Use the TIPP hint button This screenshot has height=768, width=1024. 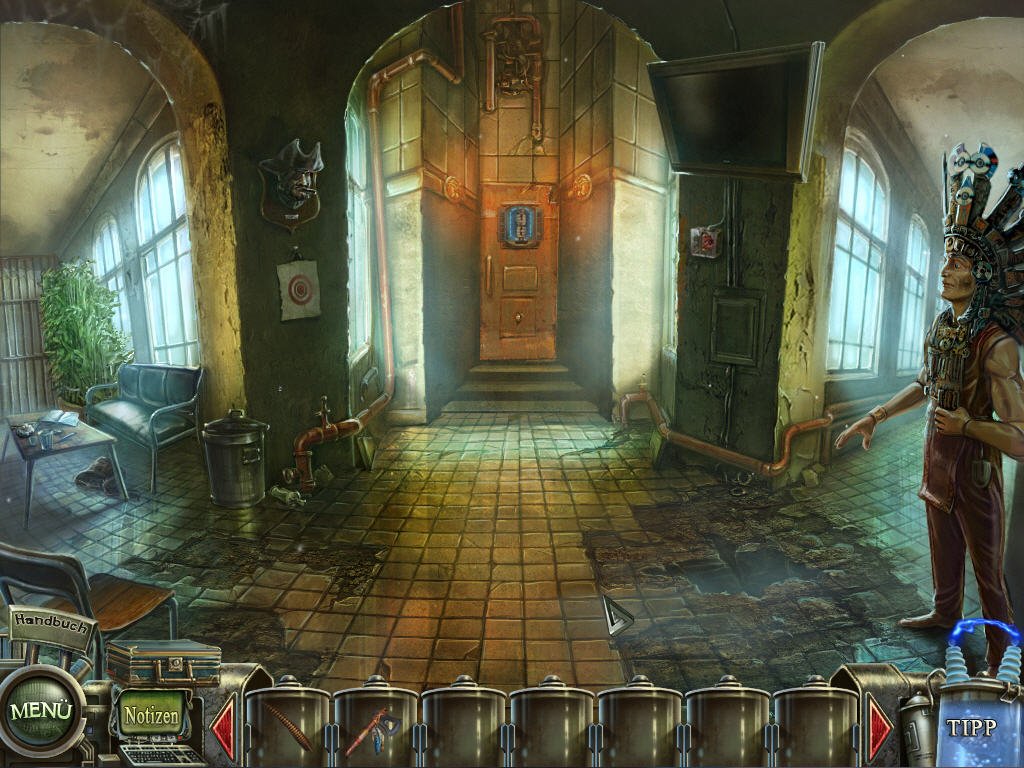point(970,727)
